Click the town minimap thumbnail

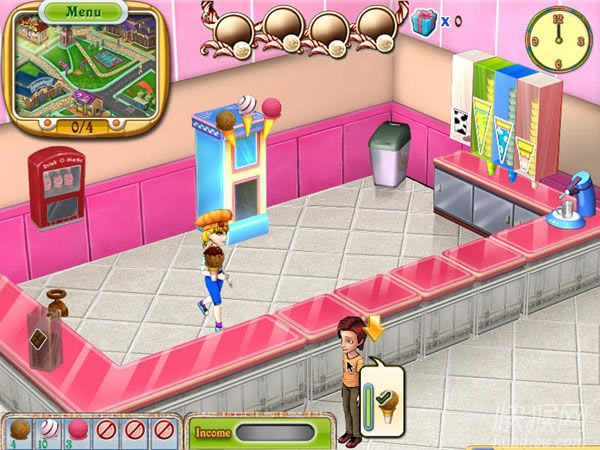83,70
